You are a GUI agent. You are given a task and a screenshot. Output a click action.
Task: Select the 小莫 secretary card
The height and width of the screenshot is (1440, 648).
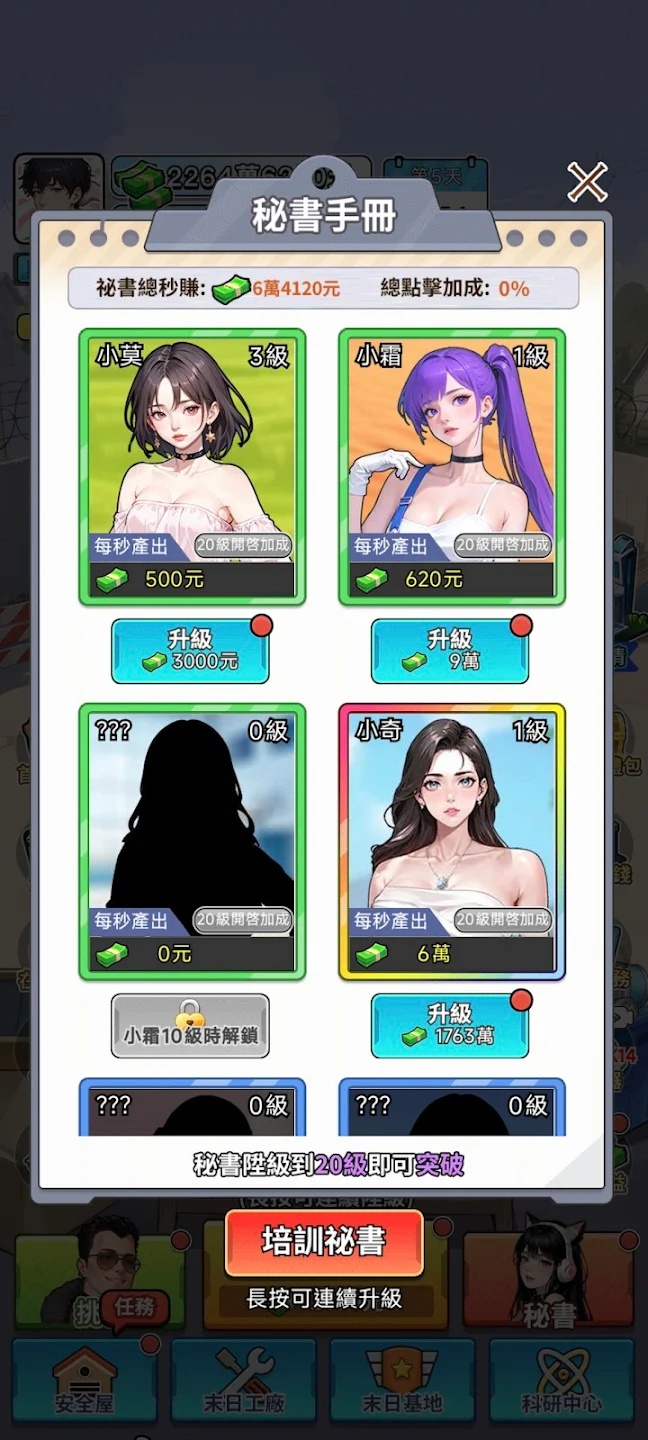[x=192, y=466]
